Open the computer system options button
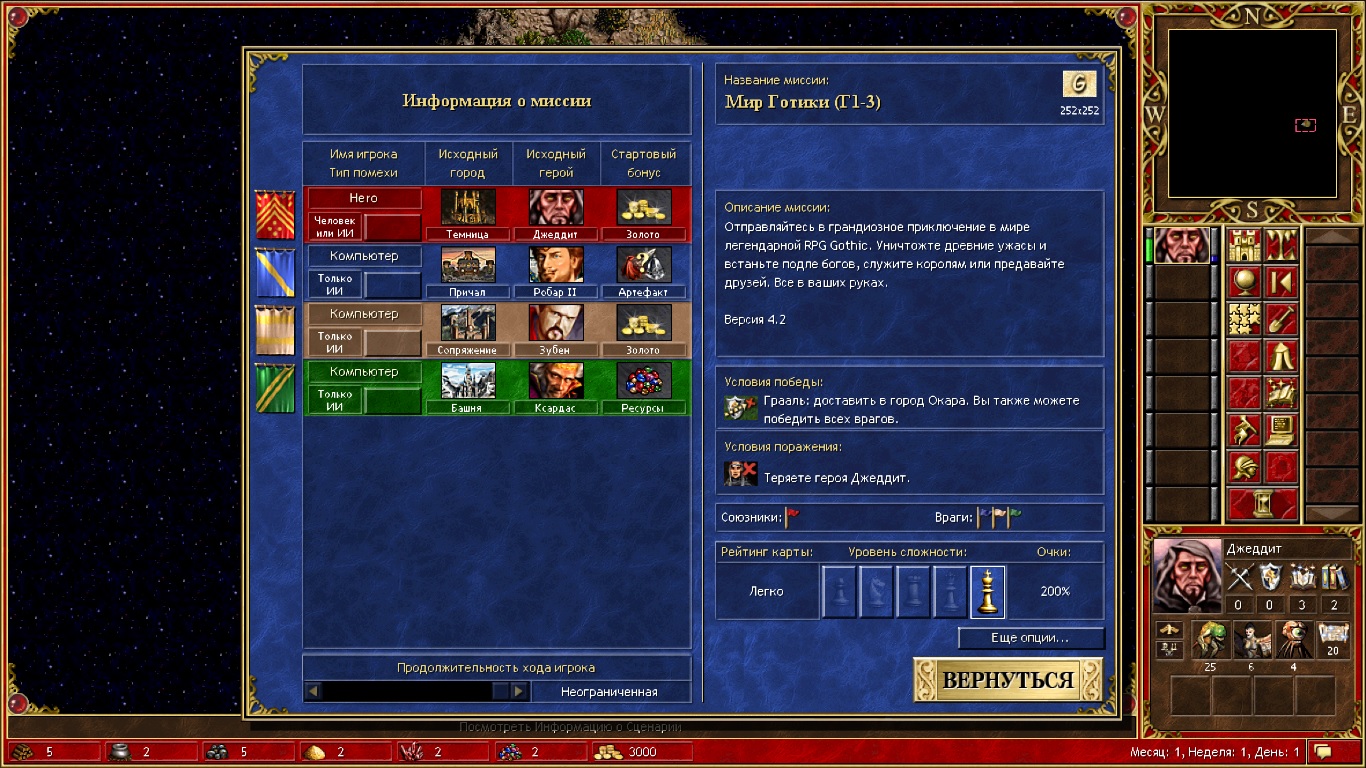The height and width of the screenshot is (768, 1366). [1281, 430]
